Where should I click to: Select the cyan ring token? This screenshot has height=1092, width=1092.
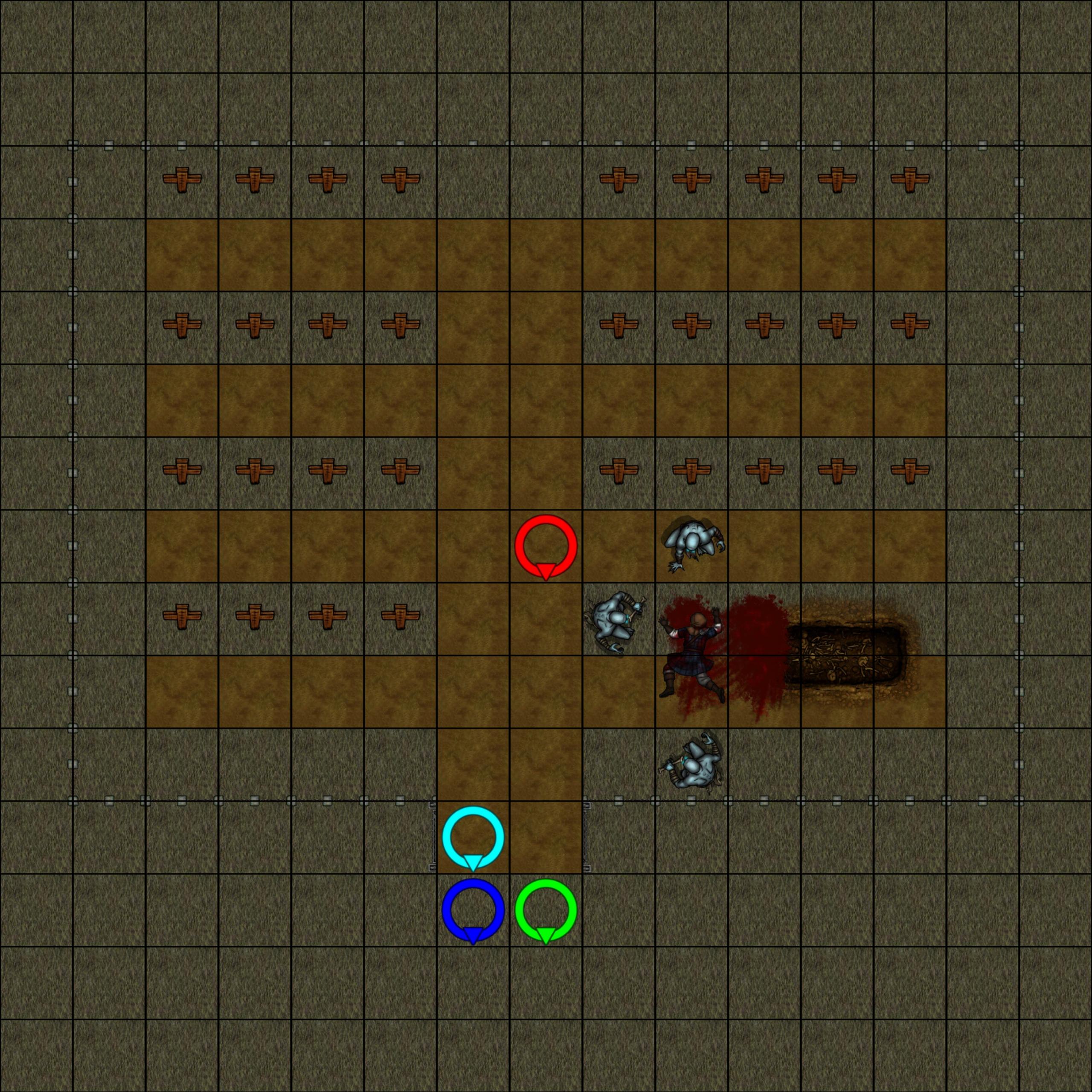click(x=473, y=837)
